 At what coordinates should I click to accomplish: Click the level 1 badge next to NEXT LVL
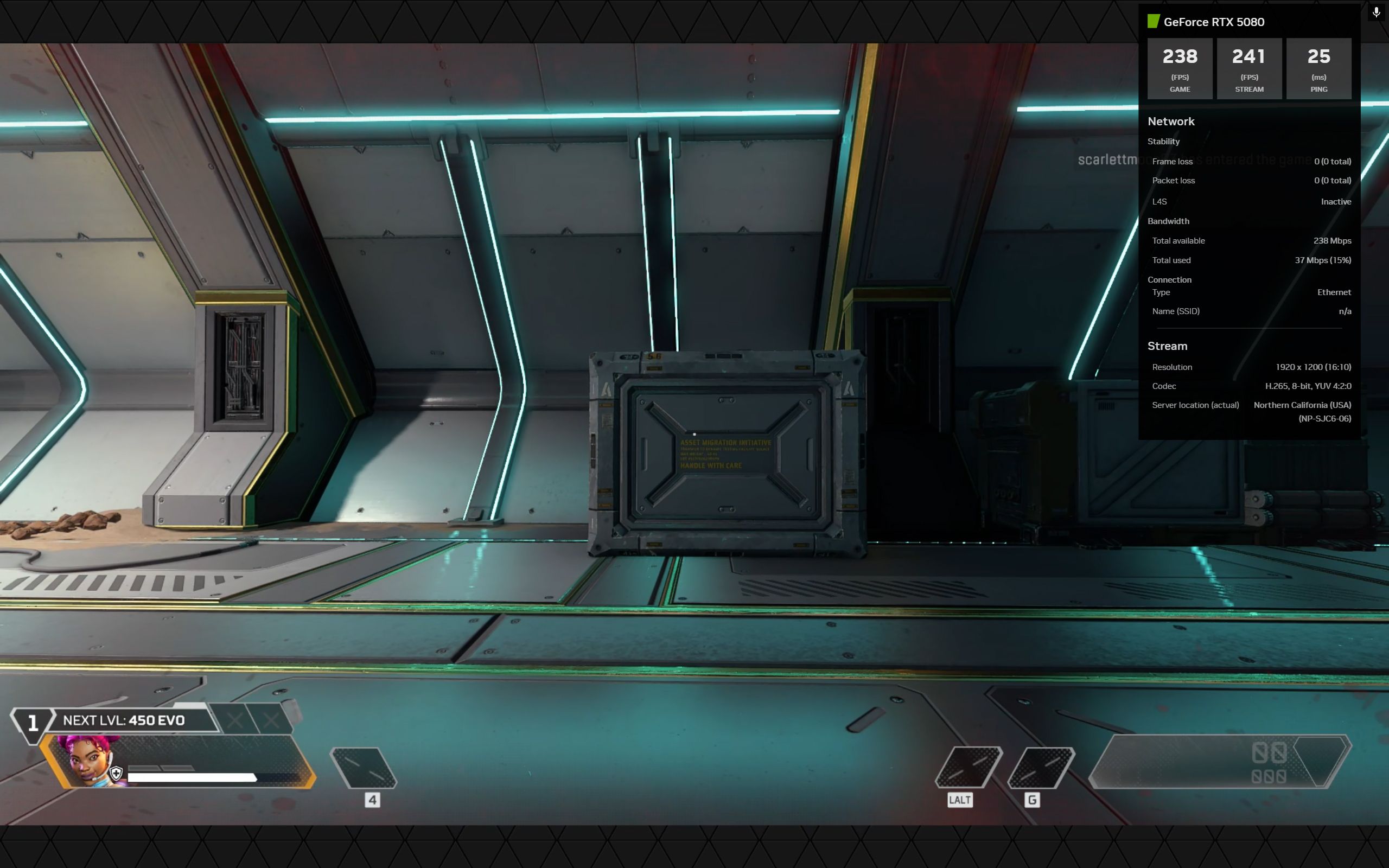33,723
